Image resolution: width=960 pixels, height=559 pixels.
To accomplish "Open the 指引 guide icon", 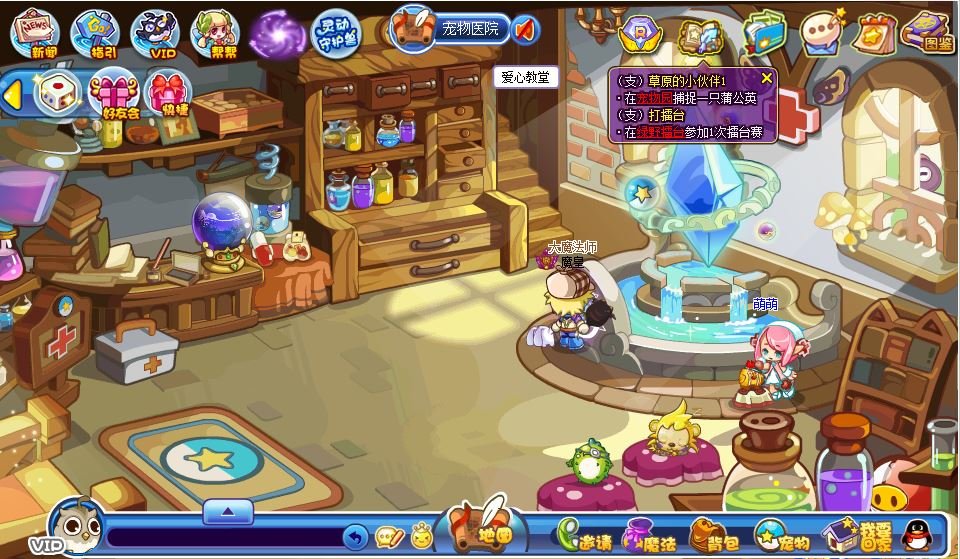I will (95, 33).
